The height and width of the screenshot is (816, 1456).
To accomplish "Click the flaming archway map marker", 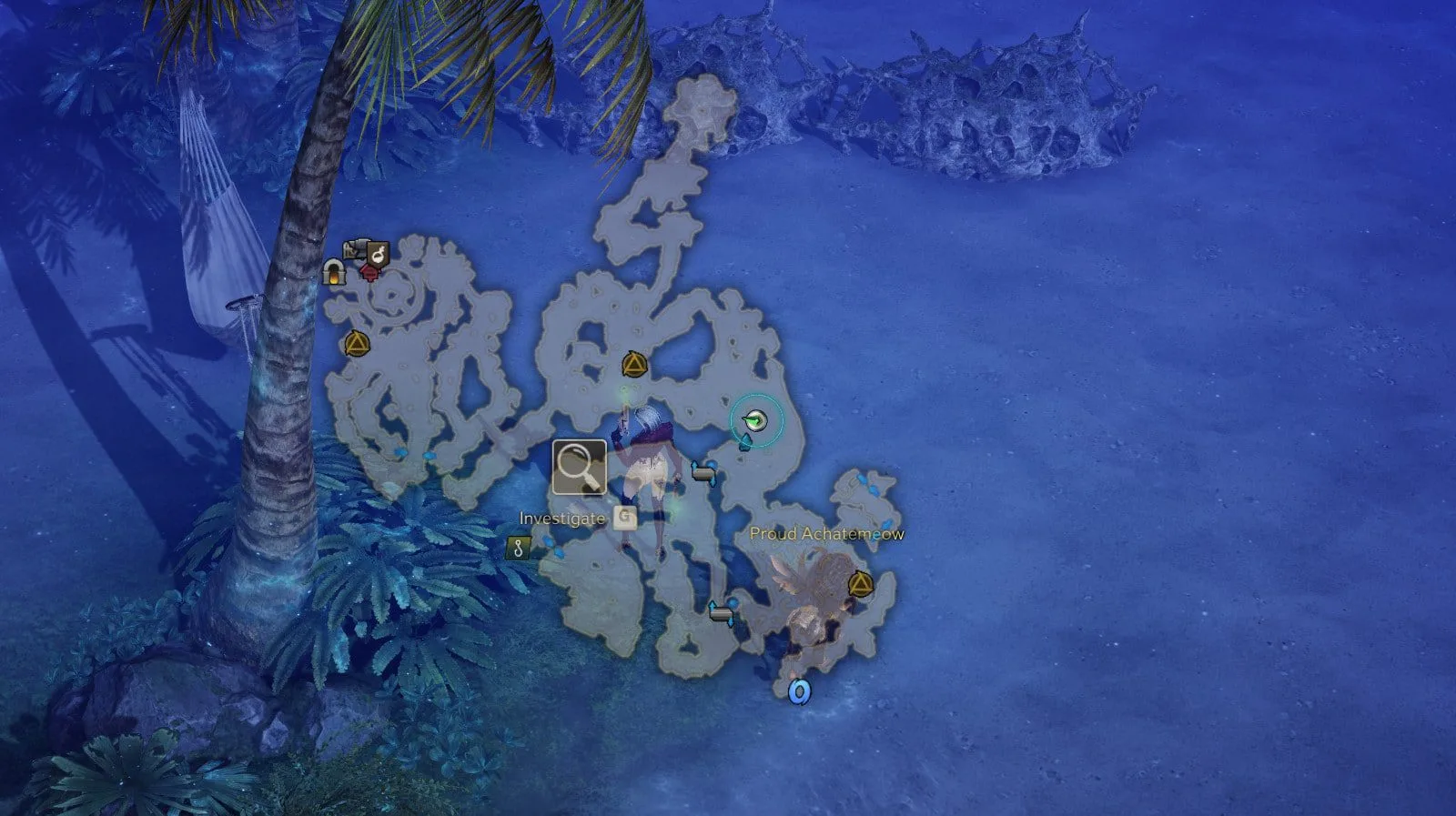I will 334,271.
